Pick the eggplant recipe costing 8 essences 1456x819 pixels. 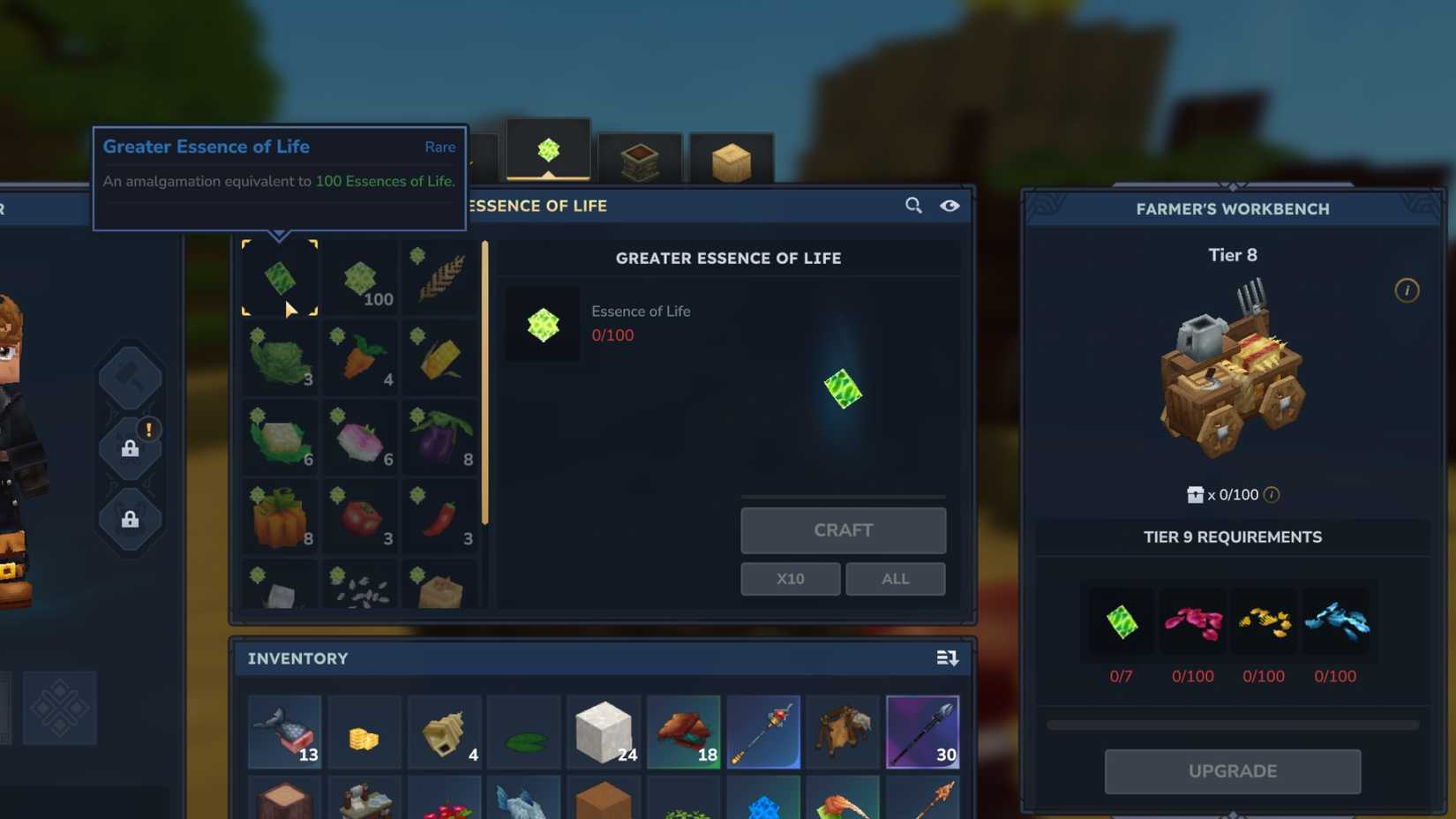(x=439, y=436)
